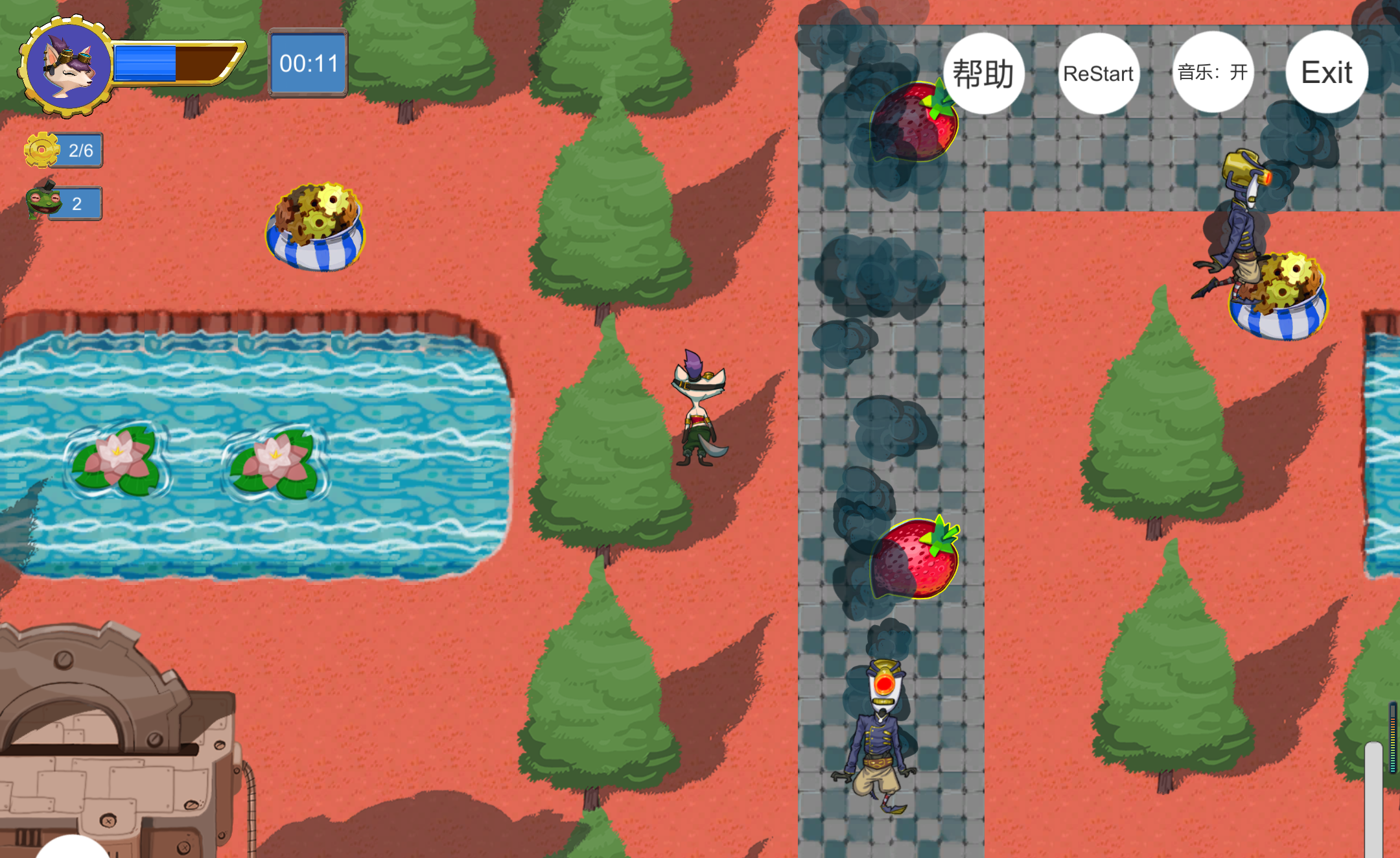Screen dimensions: 1400x858
Task: Toggle the 音乐: 开 music button
Action: point(1213,72)
